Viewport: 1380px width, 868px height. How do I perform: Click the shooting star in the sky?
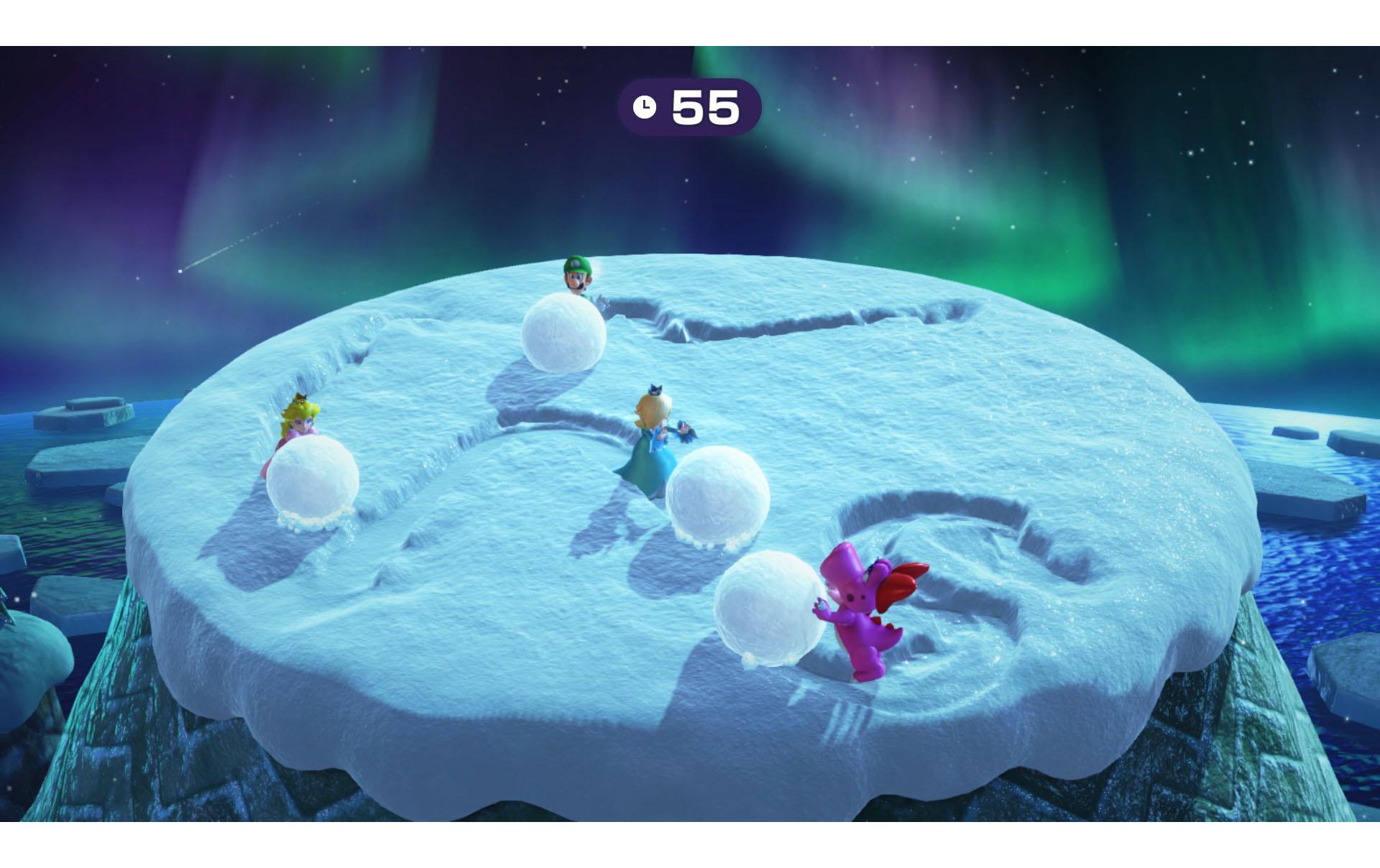point(201,260)
